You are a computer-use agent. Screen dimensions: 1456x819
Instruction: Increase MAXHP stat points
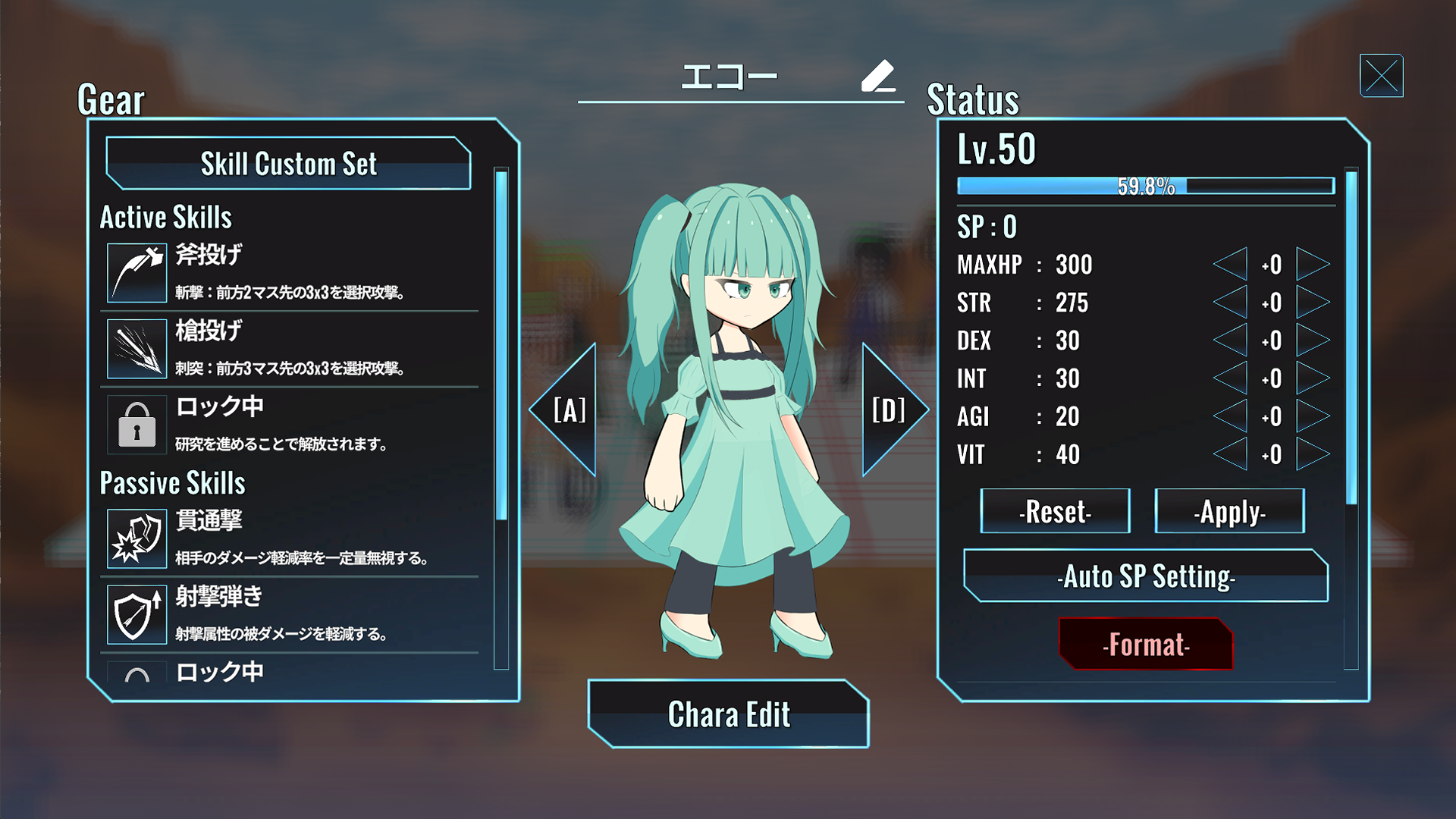tap(1312, 265)
